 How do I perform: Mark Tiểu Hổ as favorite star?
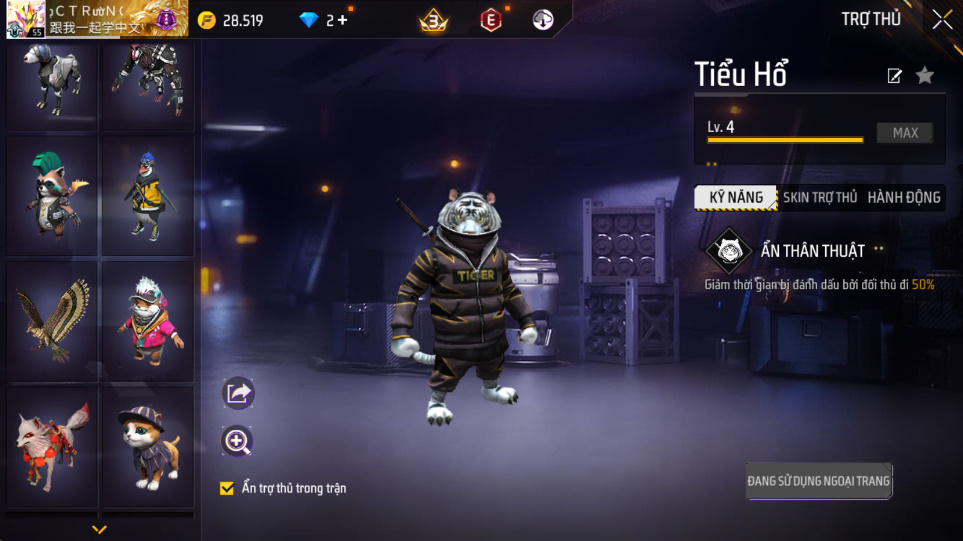coord(925,75)
